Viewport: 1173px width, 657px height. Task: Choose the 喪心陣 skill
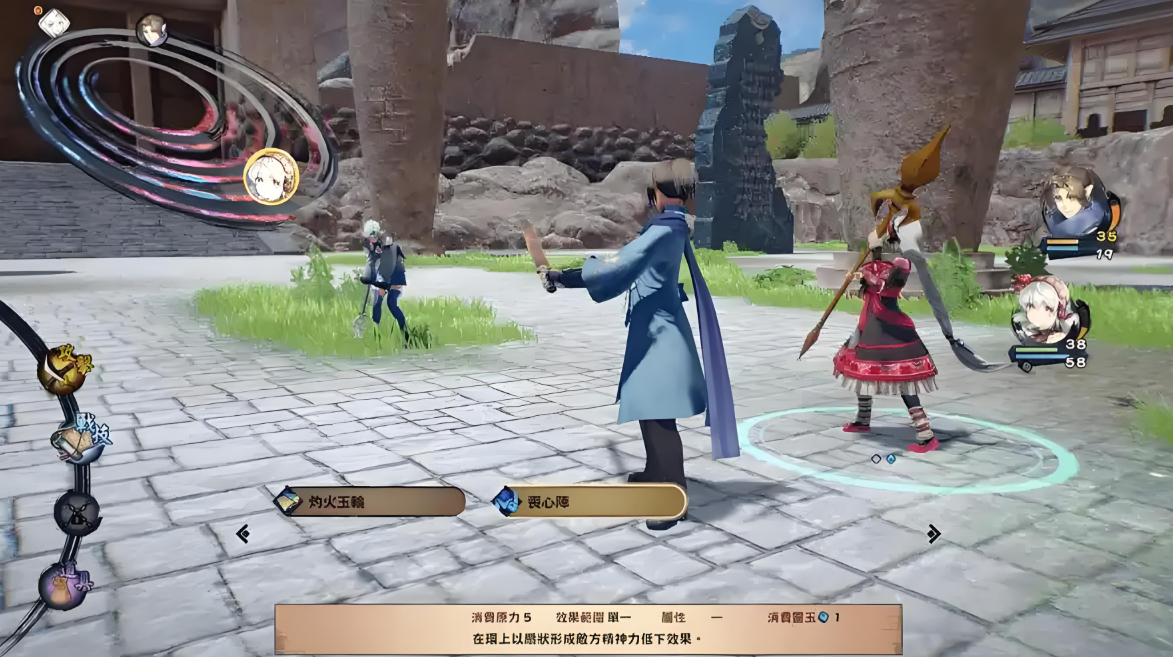(x=590, y=501)
